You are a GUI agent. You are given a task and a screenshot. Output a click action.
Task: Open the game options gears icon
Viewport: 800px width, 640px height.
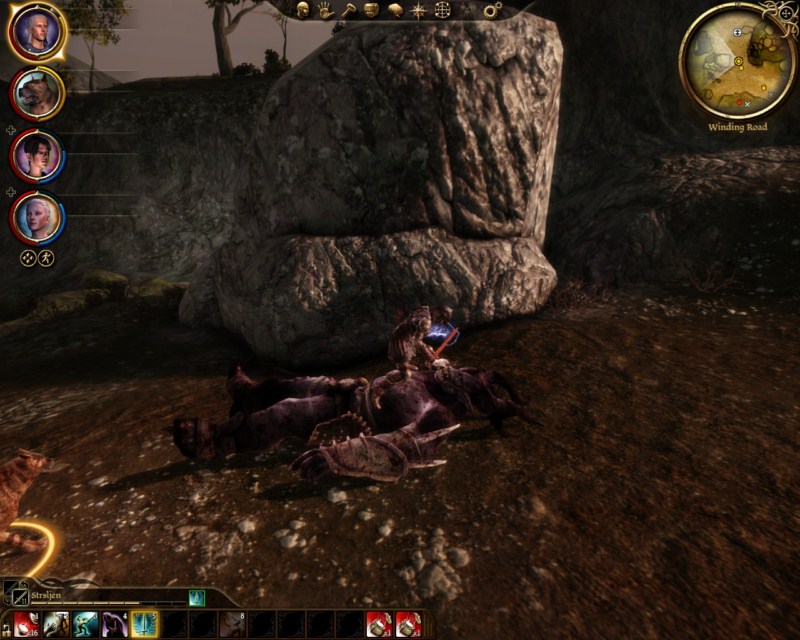[491, 10]
